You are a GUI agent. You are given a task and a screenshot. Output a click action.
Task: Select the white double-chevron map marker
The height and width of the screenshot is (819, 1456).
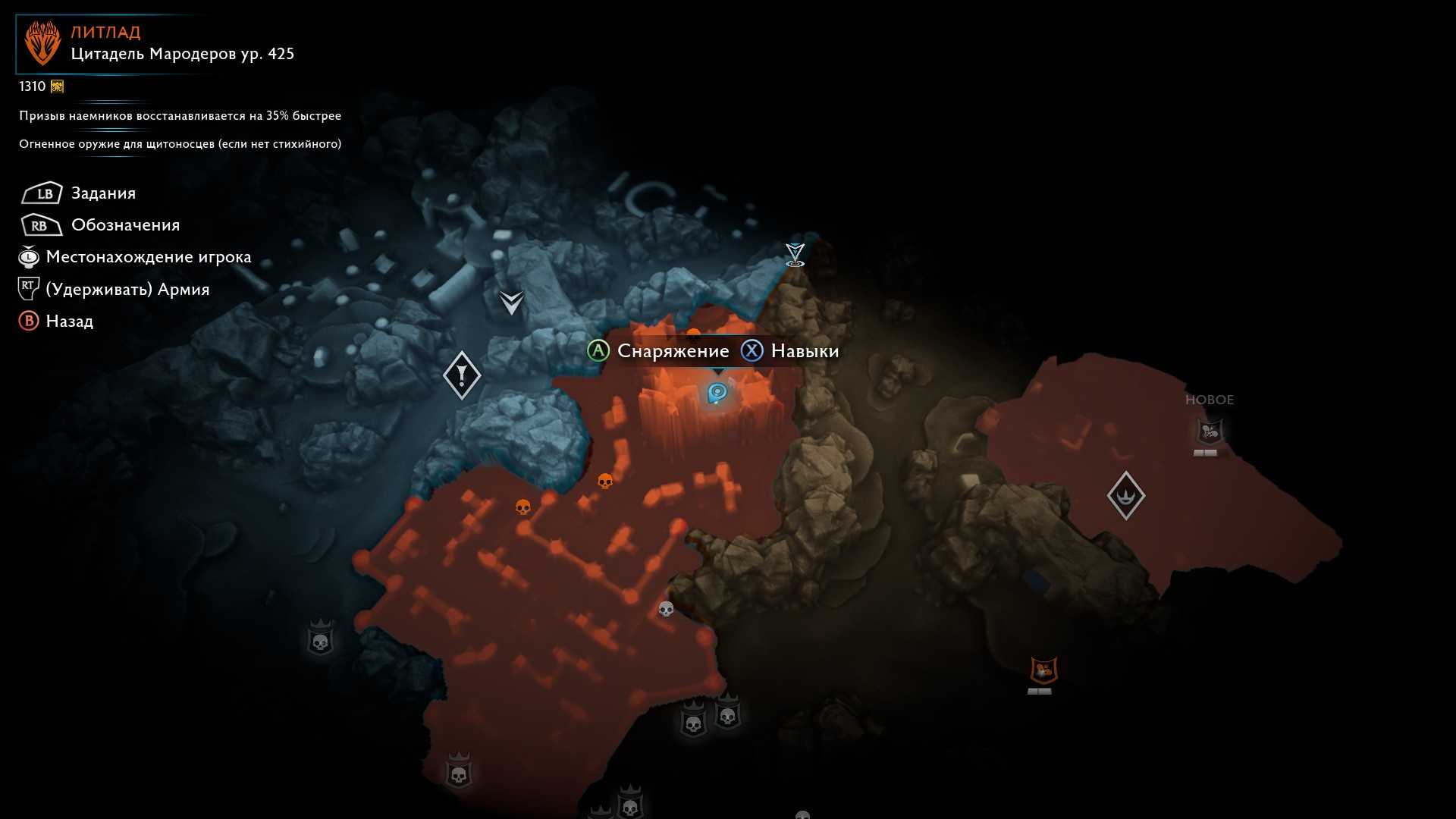point(512,303)
